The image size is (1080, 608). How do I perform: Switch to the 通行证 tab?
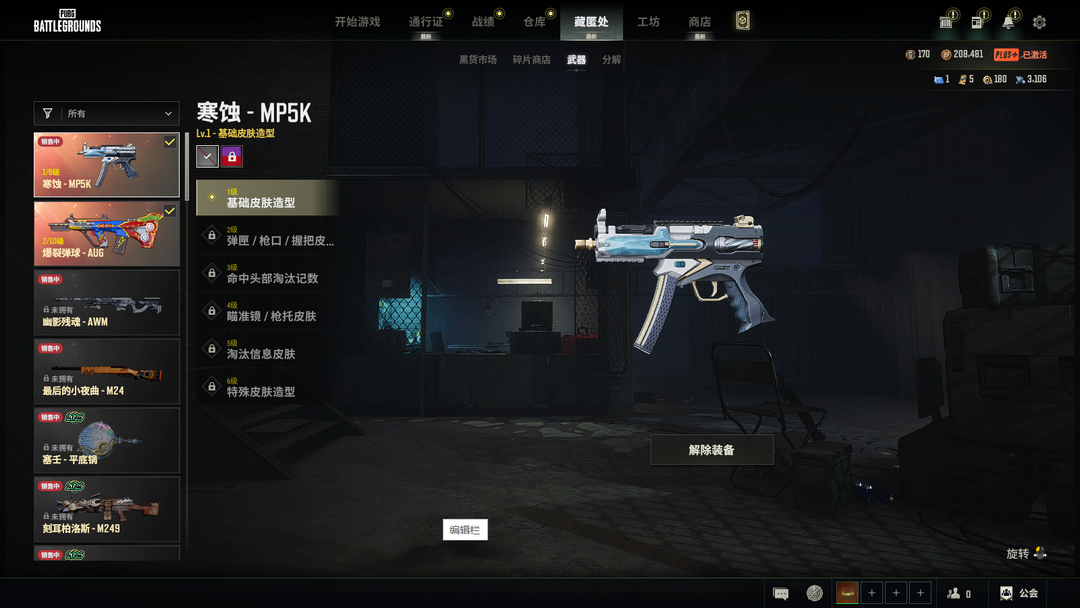tap(426, 21)
